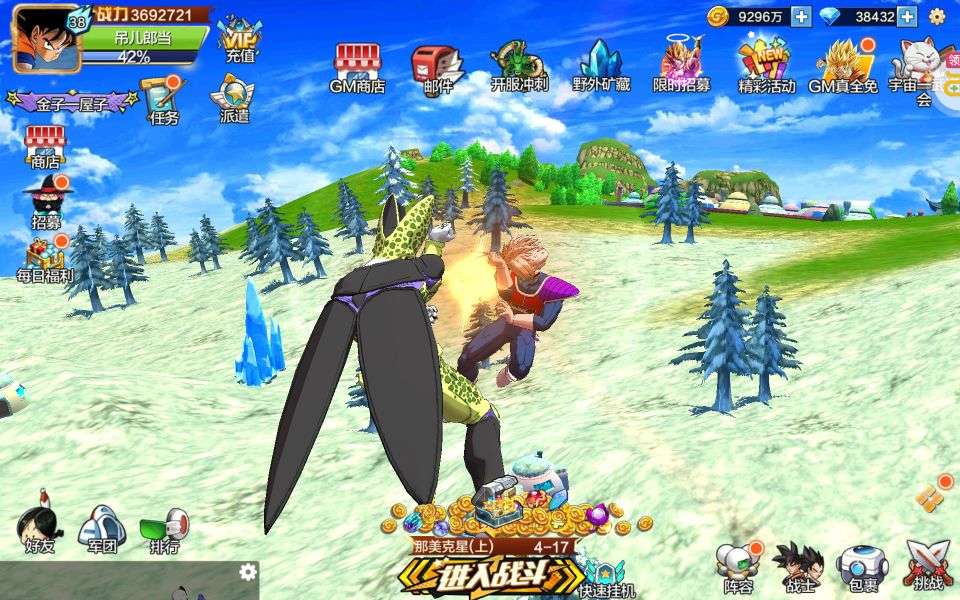Open the 好友 friends list
Screen dimensions: 960x600
[40, 527]
